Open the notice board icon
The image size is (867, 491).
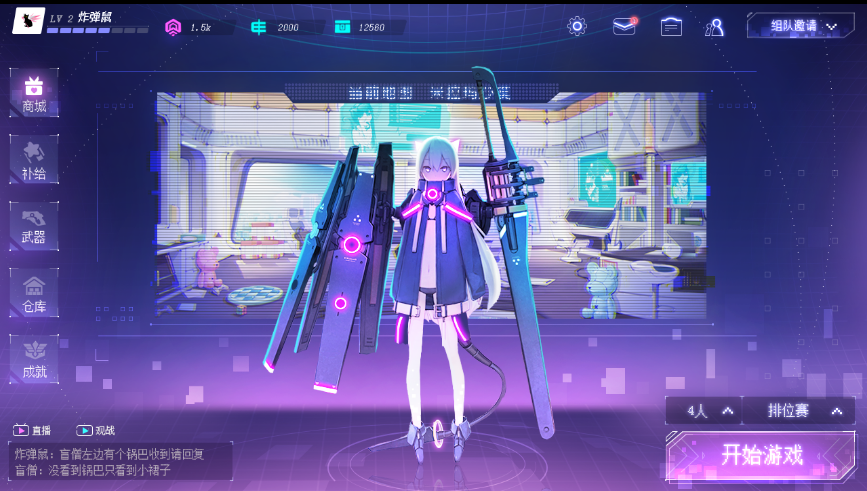(x=671, y=26)
